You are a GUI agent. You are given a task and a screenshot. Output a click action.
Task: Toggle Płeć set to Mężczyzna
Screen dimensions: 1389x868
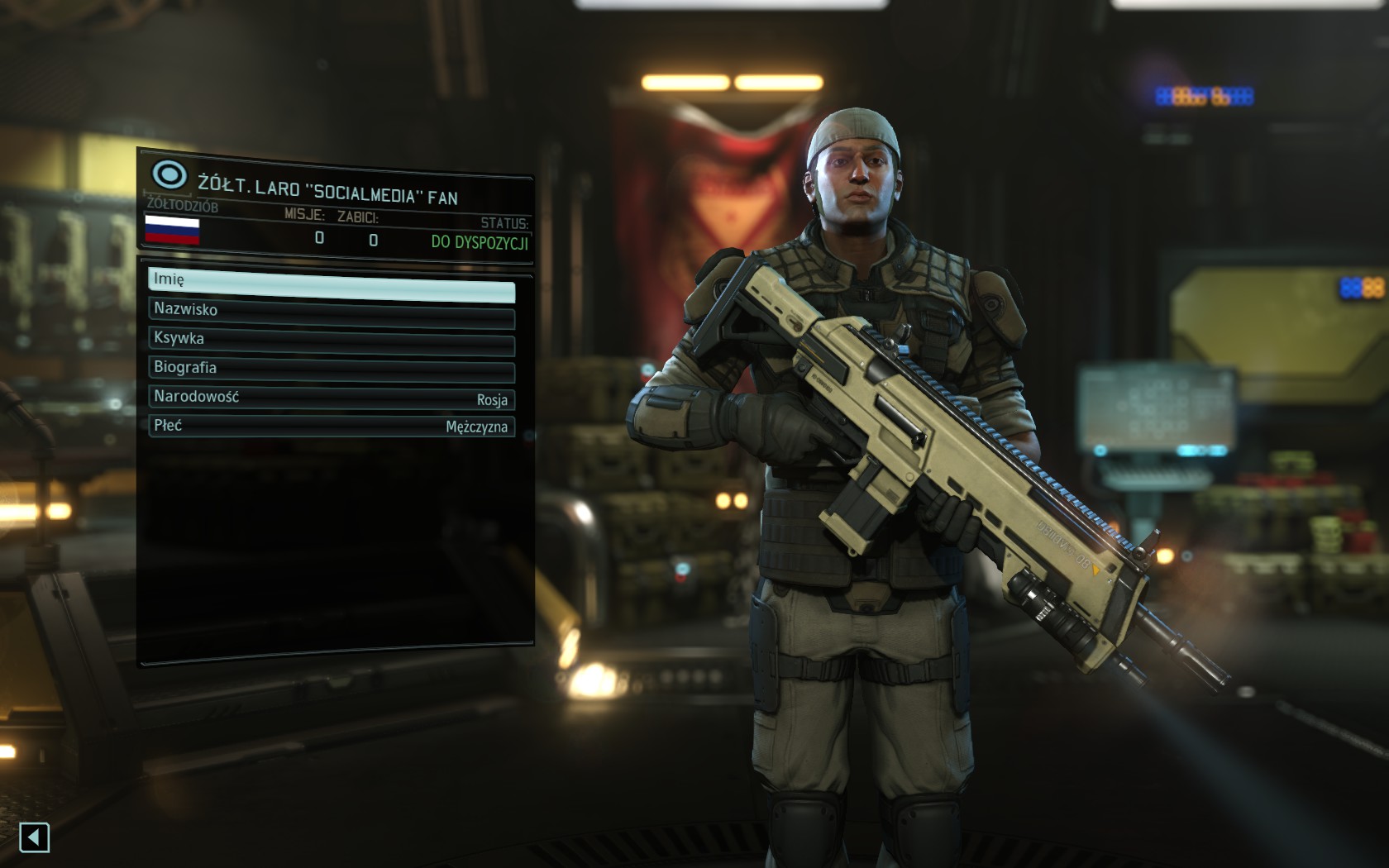pyautogui.click(x=331, y=426)
